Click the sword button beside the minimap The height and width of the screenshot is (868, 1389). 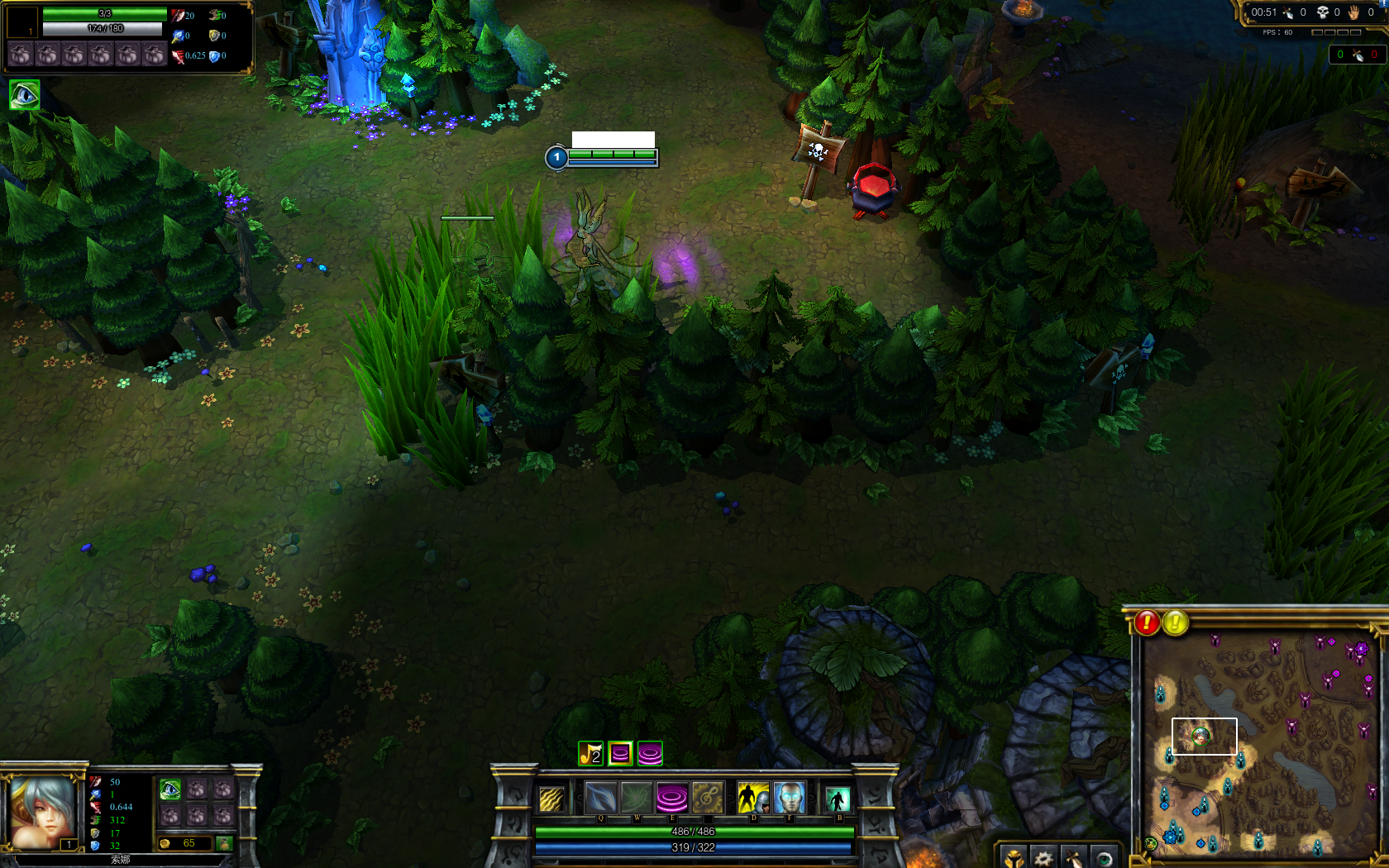tap(1073, 858)
